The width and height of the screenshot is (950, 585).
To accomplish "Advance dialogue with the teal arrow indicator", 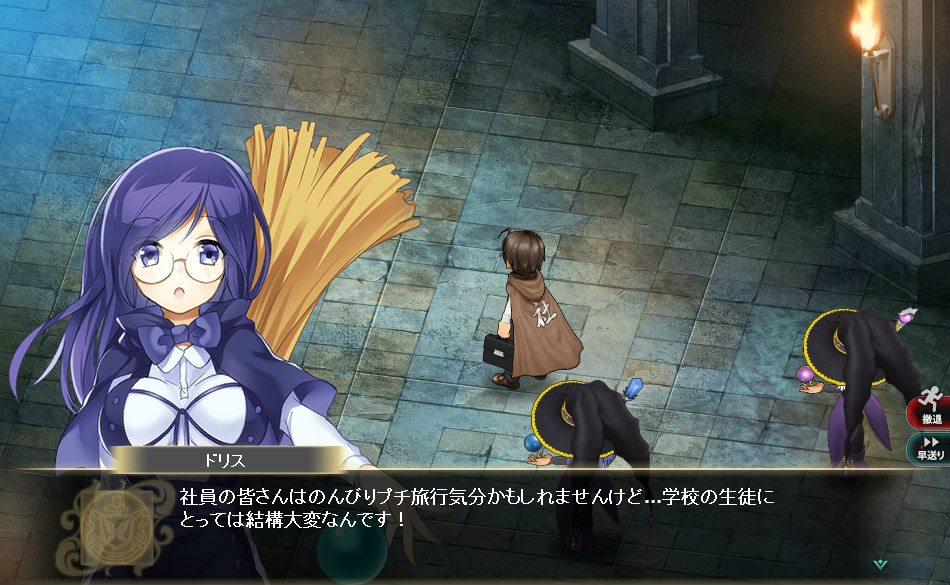I will tap(879, 564).
